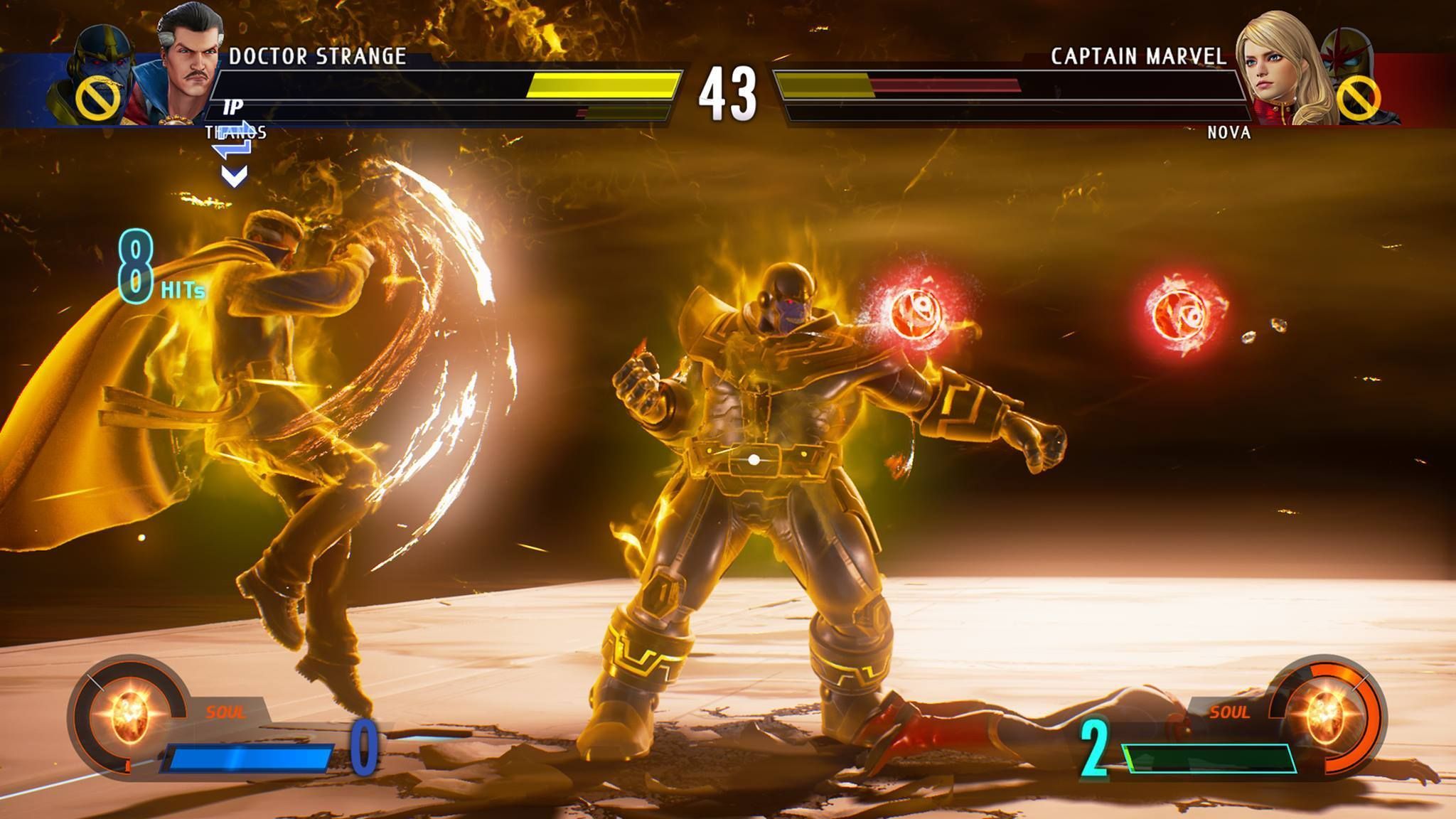Activate the Soul Stone beside the blue meter

pyautogui.click(x=131, y=713)
